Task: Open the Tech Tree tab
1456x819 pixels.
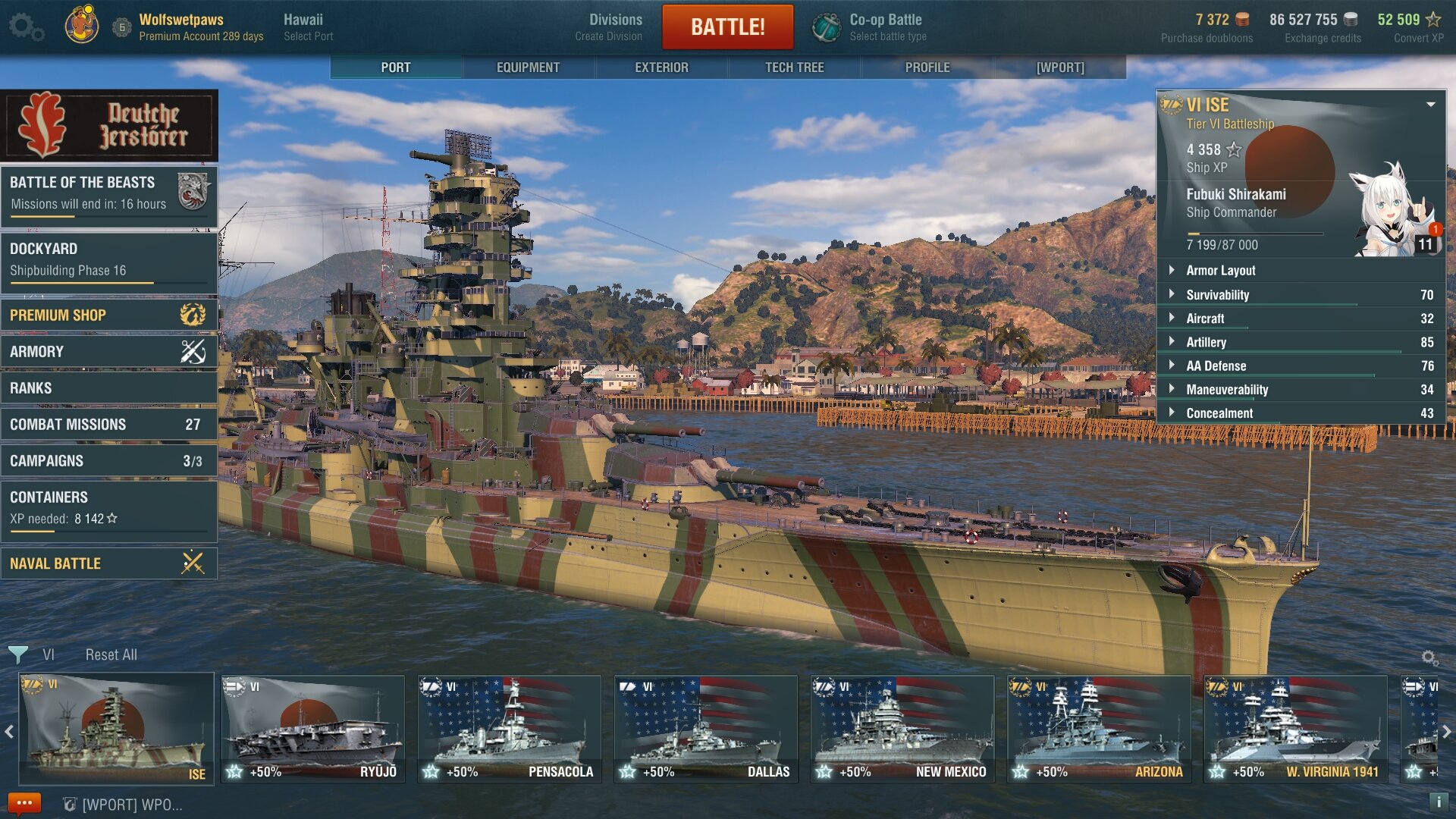Action: 794,67
